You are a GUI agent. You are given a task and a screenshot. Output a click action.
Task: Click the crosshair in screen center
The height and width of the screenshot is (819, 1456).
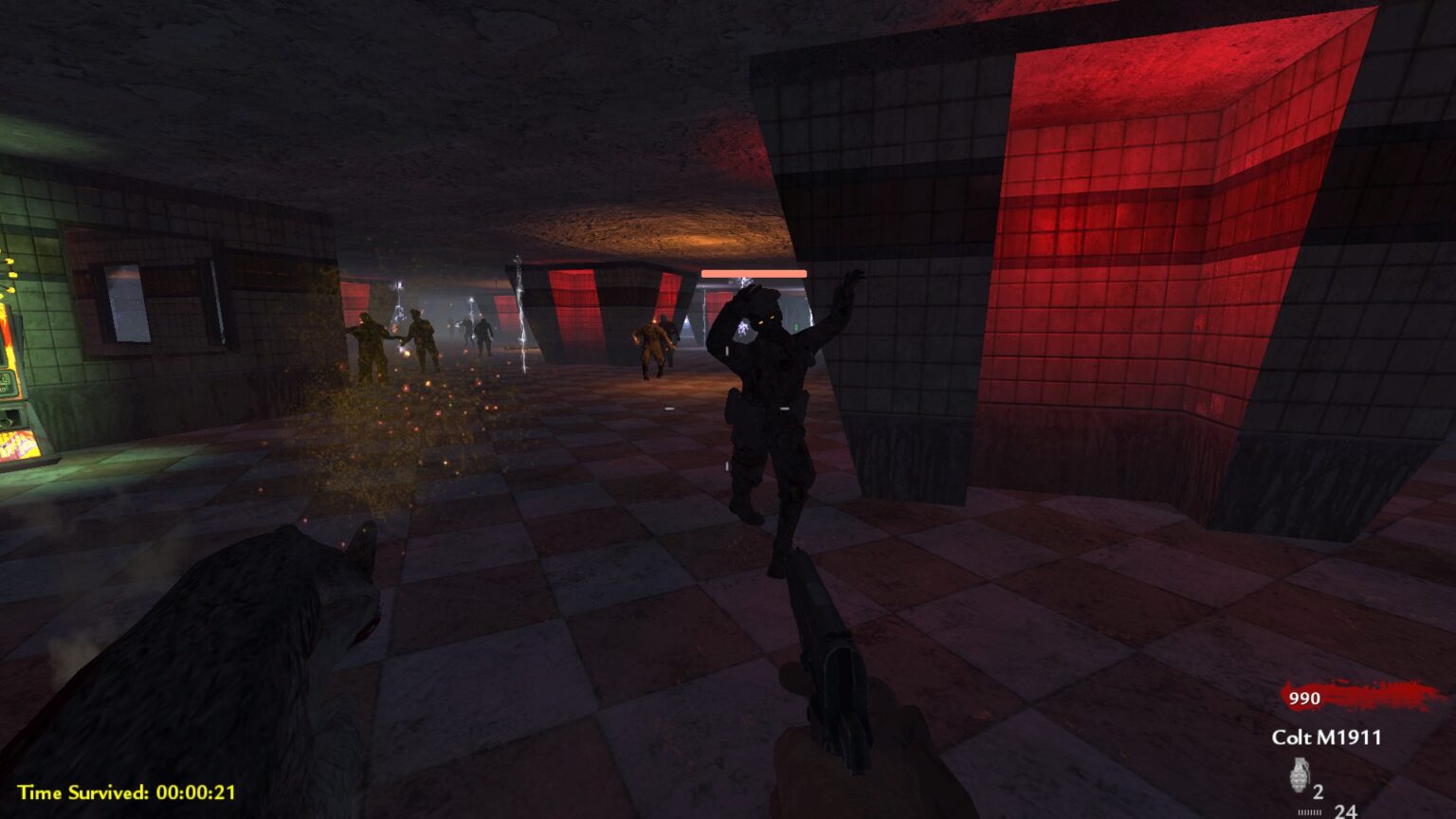click(728, 409)
